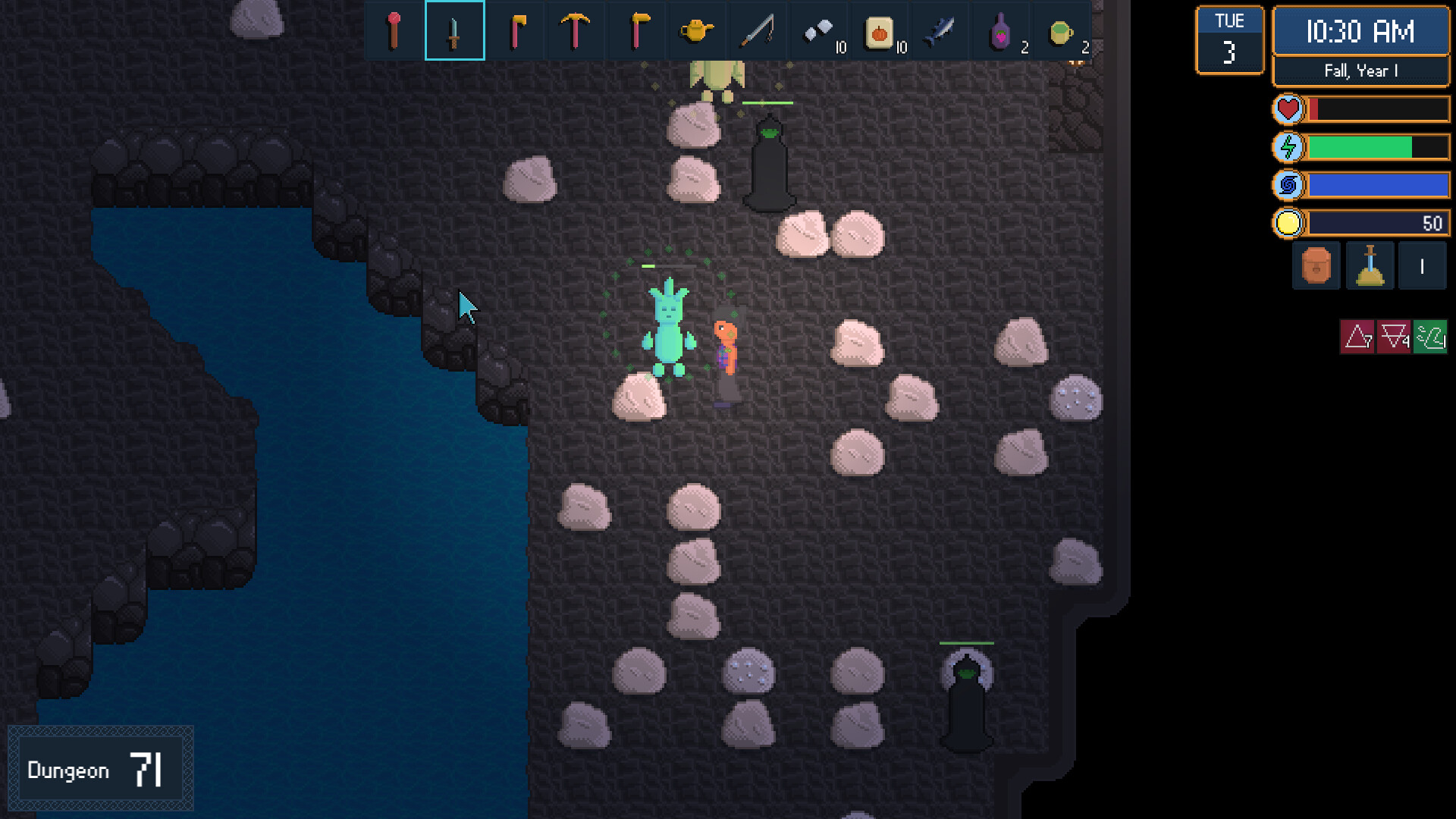Pick the berry potion from the hotbar
Viewport: 1456px width, 819px height.
click(x=999, y=30)
